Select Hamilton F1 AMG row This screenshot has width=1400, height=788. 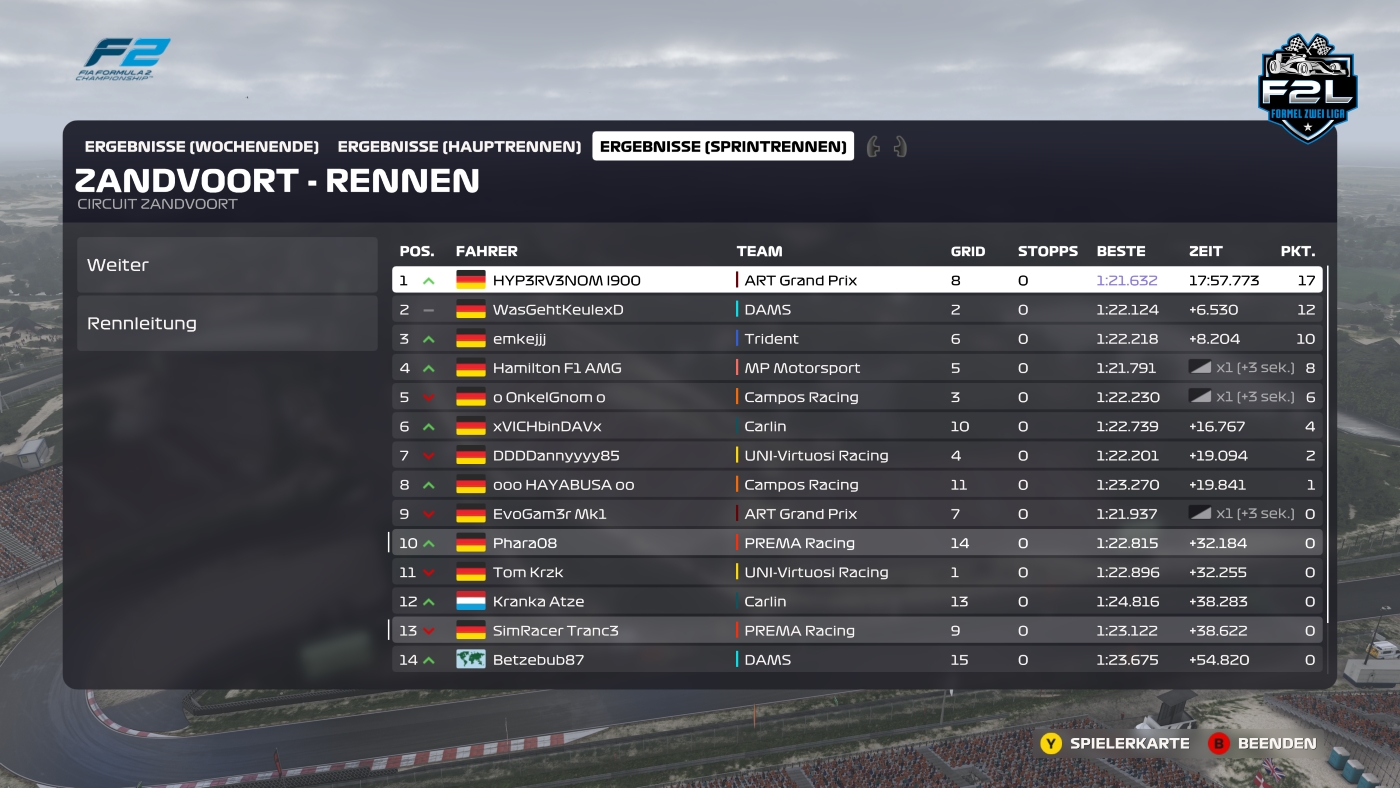click(857, 368)
